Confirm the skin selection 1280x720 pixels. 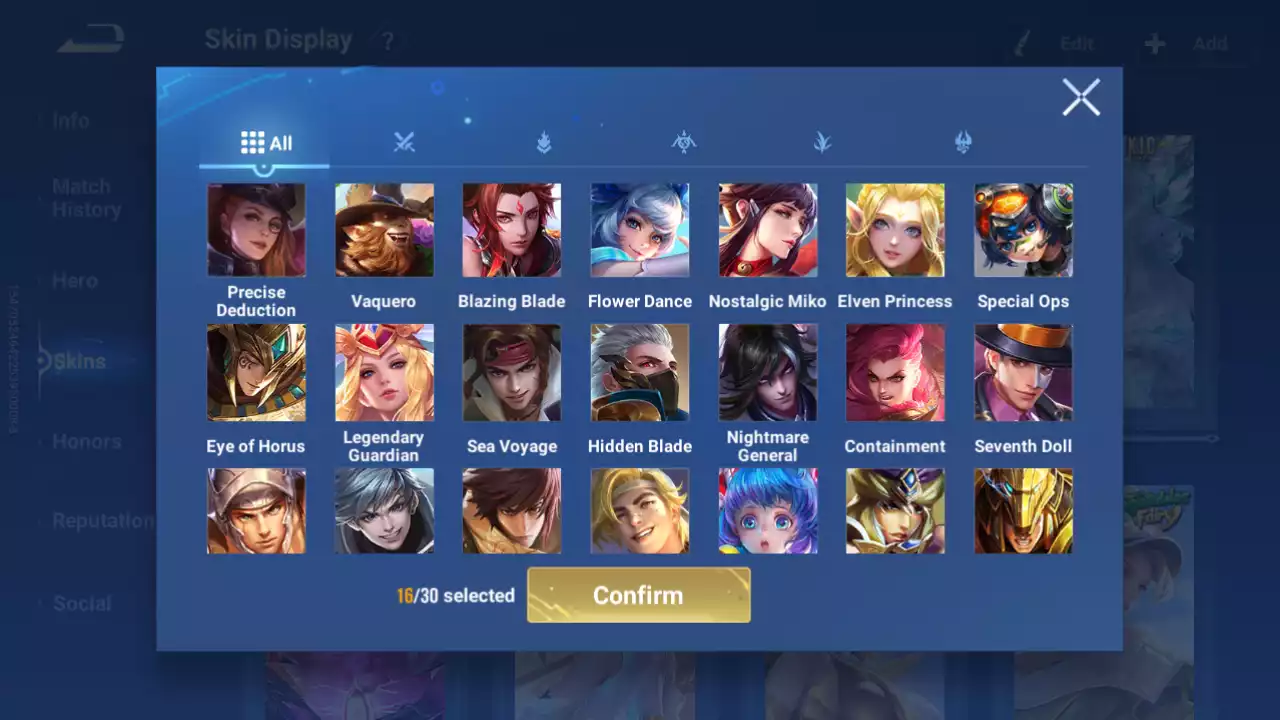point(638,595)
